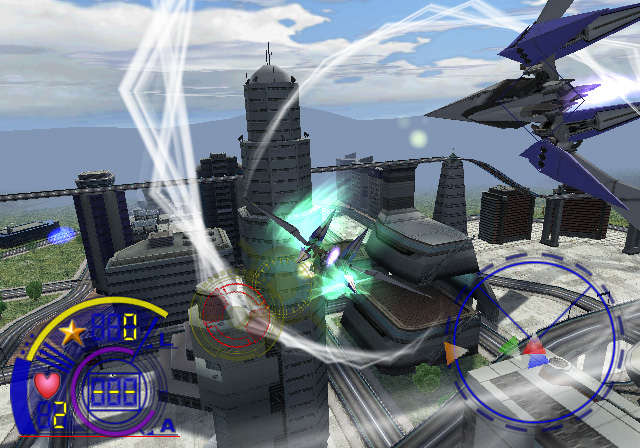Click the pink heart icon

click(46, 383)
